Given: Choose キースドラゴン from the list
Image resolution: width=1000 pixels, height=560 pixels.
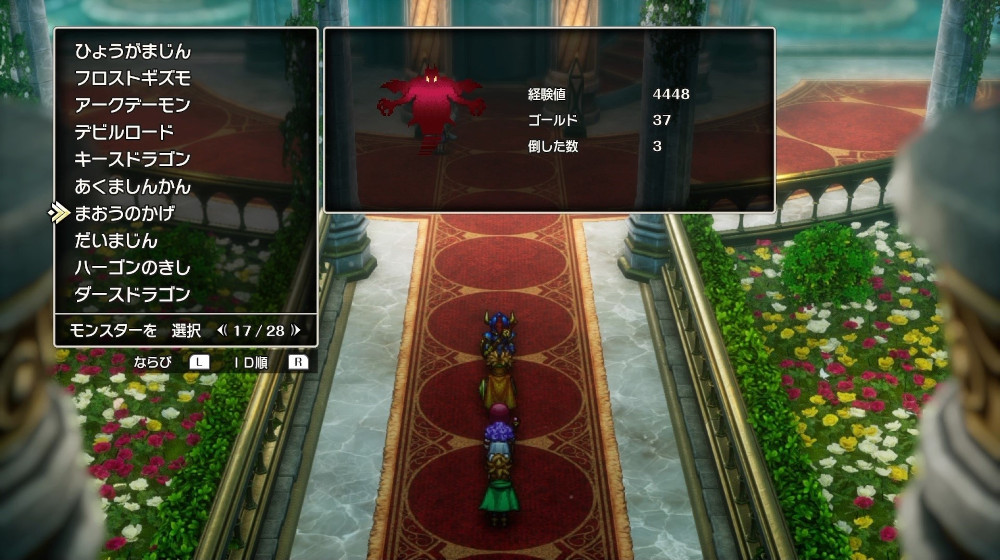Looking at the screenshot, I should click(x=132, y=159).
